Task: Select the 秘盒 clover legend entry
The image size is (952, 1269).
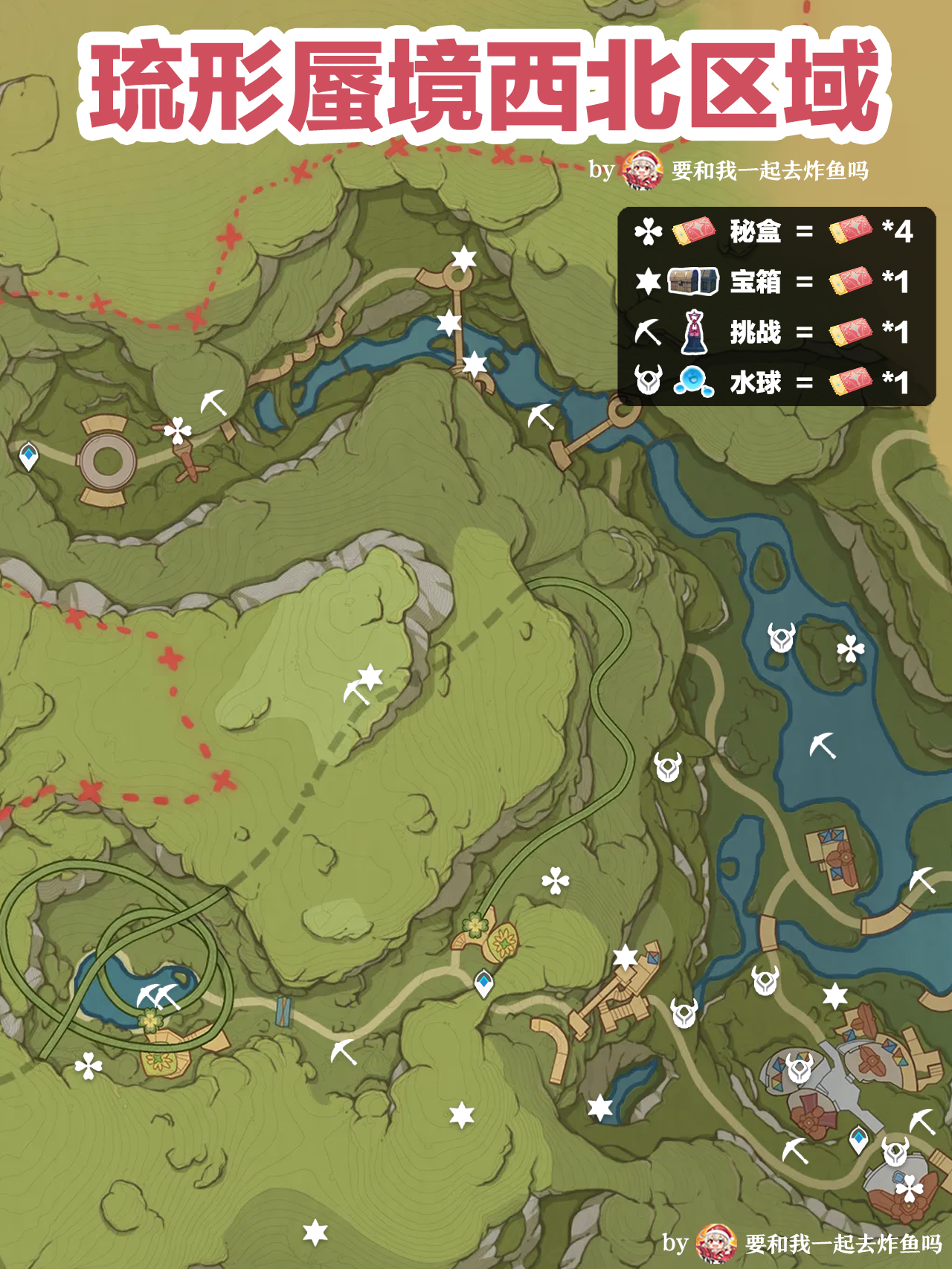Action: pos(755,232)
